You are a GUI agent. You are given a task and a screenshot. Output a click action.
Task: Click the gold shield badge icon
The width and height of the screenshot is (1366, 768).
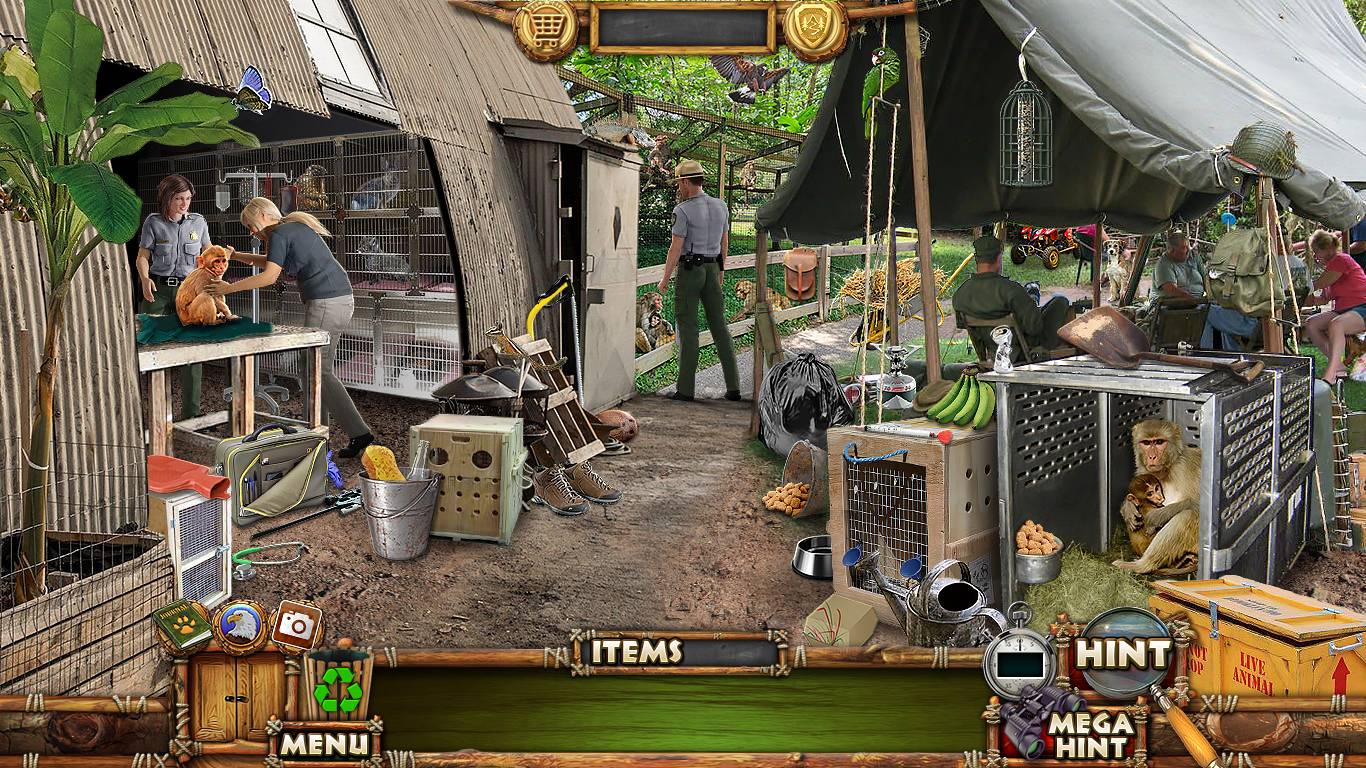coord(815,28)
